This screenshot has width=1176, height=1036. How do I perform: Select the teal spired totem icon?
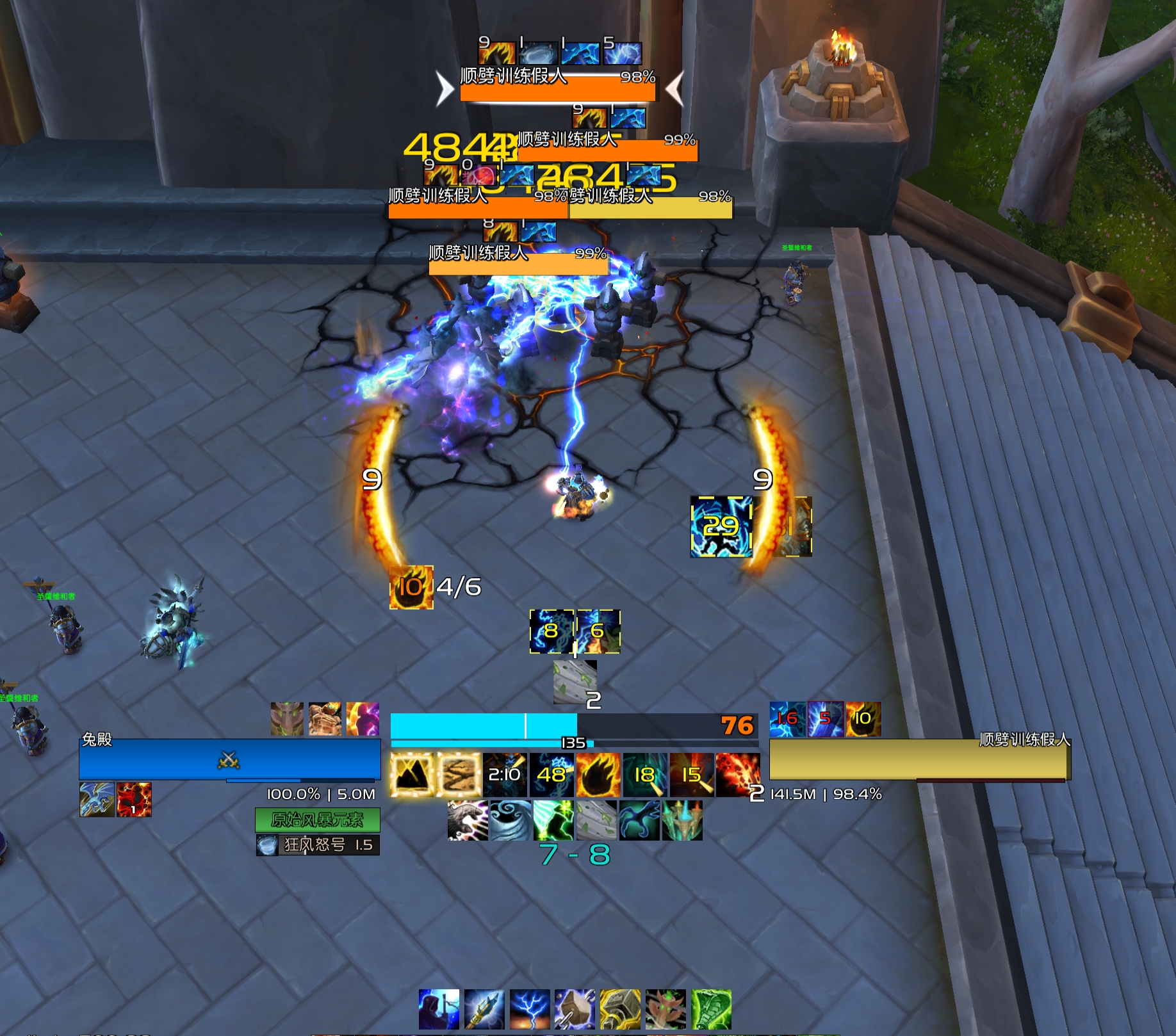coord(682,820)
